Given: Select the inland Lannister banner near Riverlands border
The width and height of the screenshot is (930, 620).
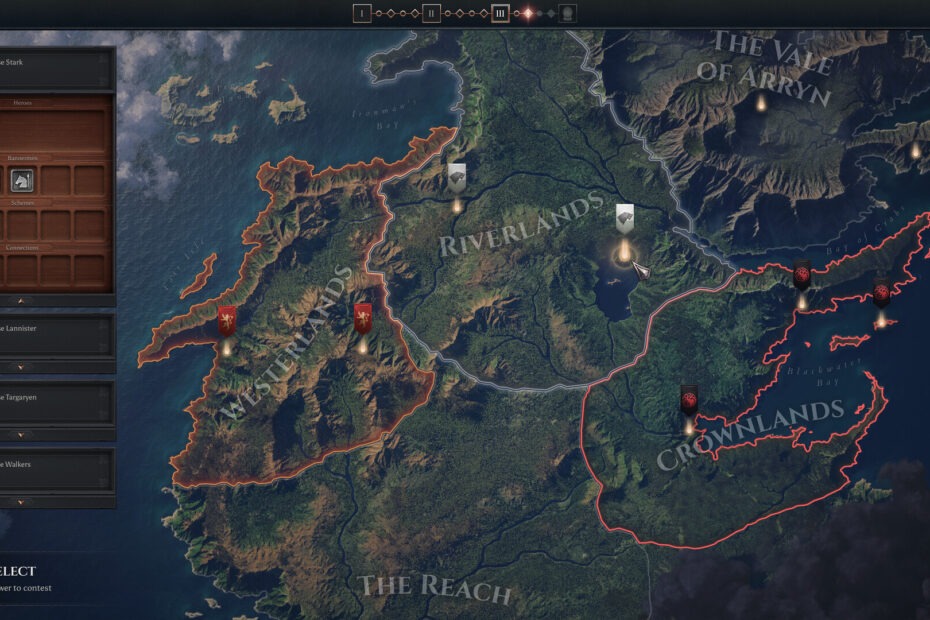Looking at the screenshot, I should tap(363, 318).
